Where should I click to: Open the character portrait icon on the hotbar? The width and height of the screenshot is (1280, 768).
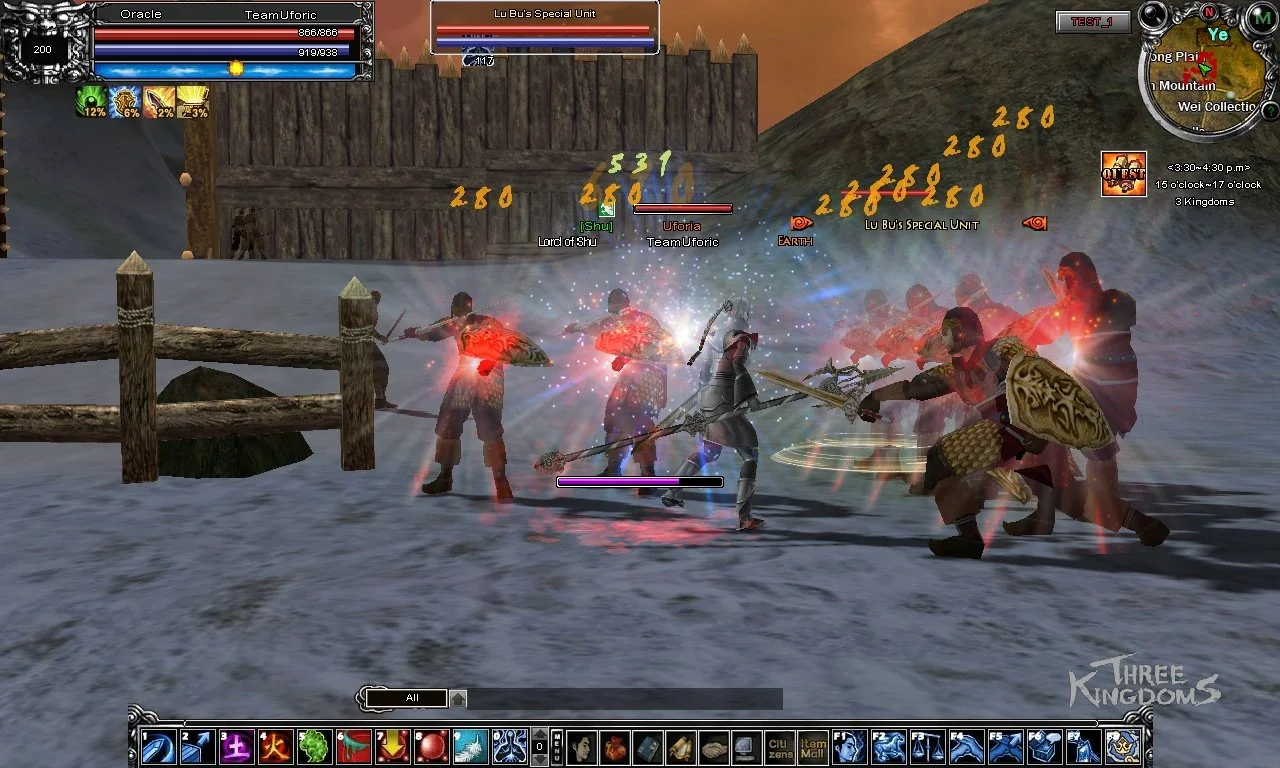tap(581, 747)
